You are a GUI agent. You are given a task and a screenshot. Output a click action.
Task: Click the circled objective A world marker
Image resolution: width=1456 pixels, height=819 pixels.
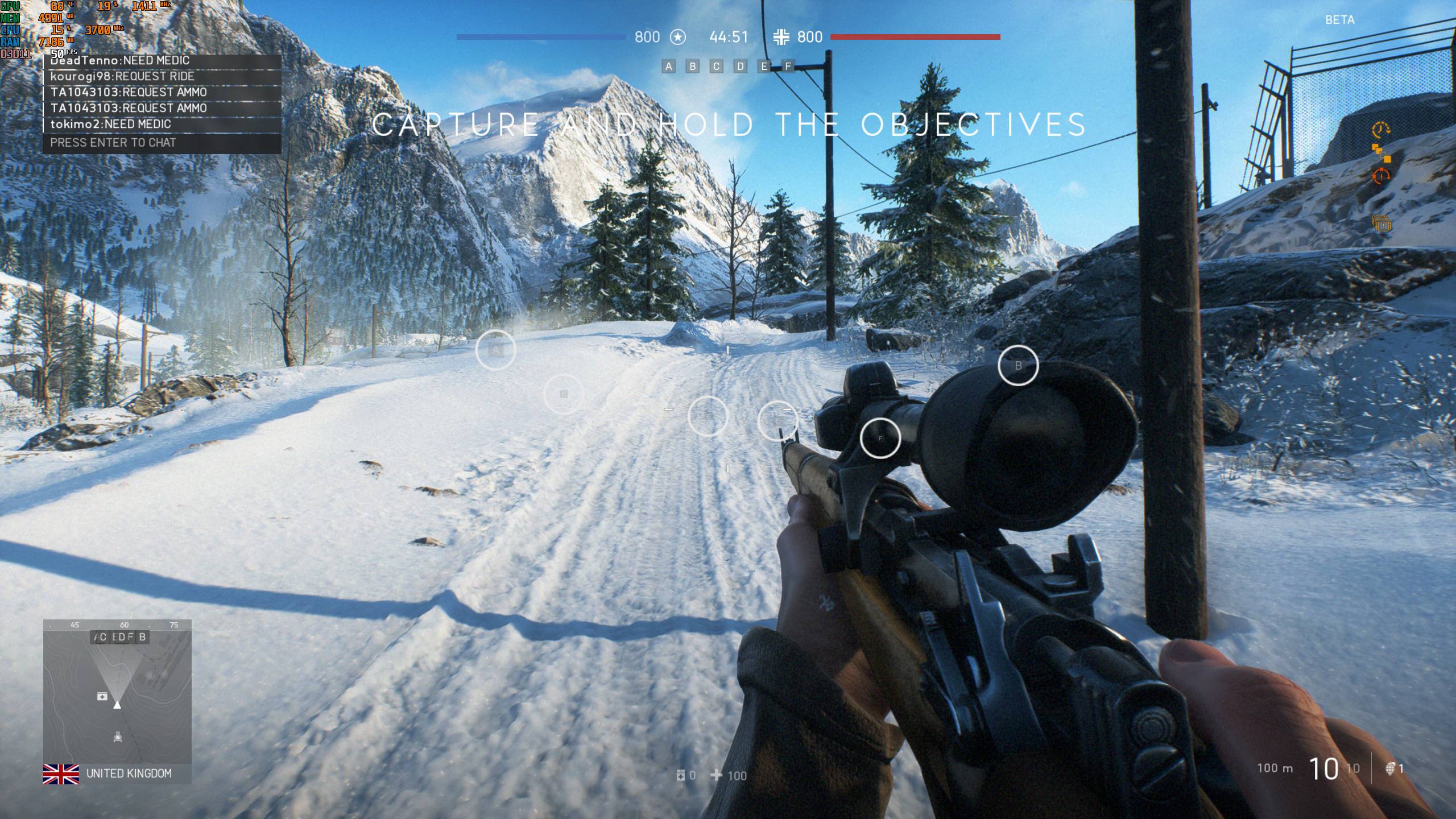click(x=495, y=350)
